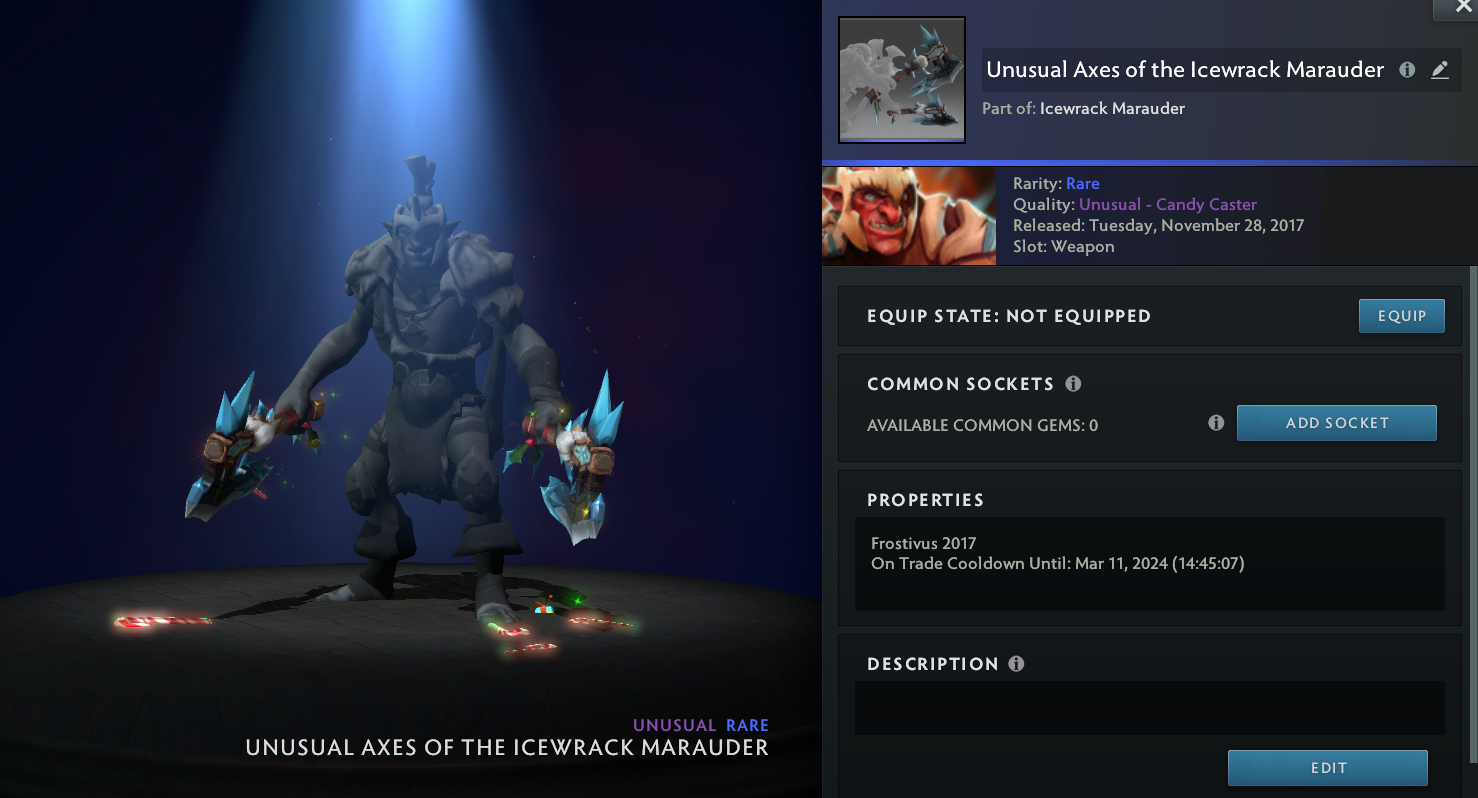Viewport: 1478px width, 798px height.
Task: Add a common socket to the item
Action: click(x=1336, y=423)
